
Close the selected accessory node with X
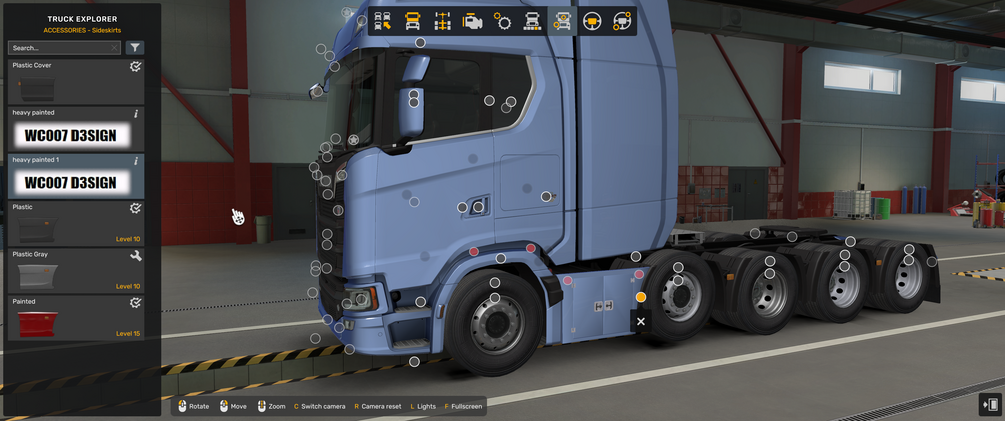641,321
